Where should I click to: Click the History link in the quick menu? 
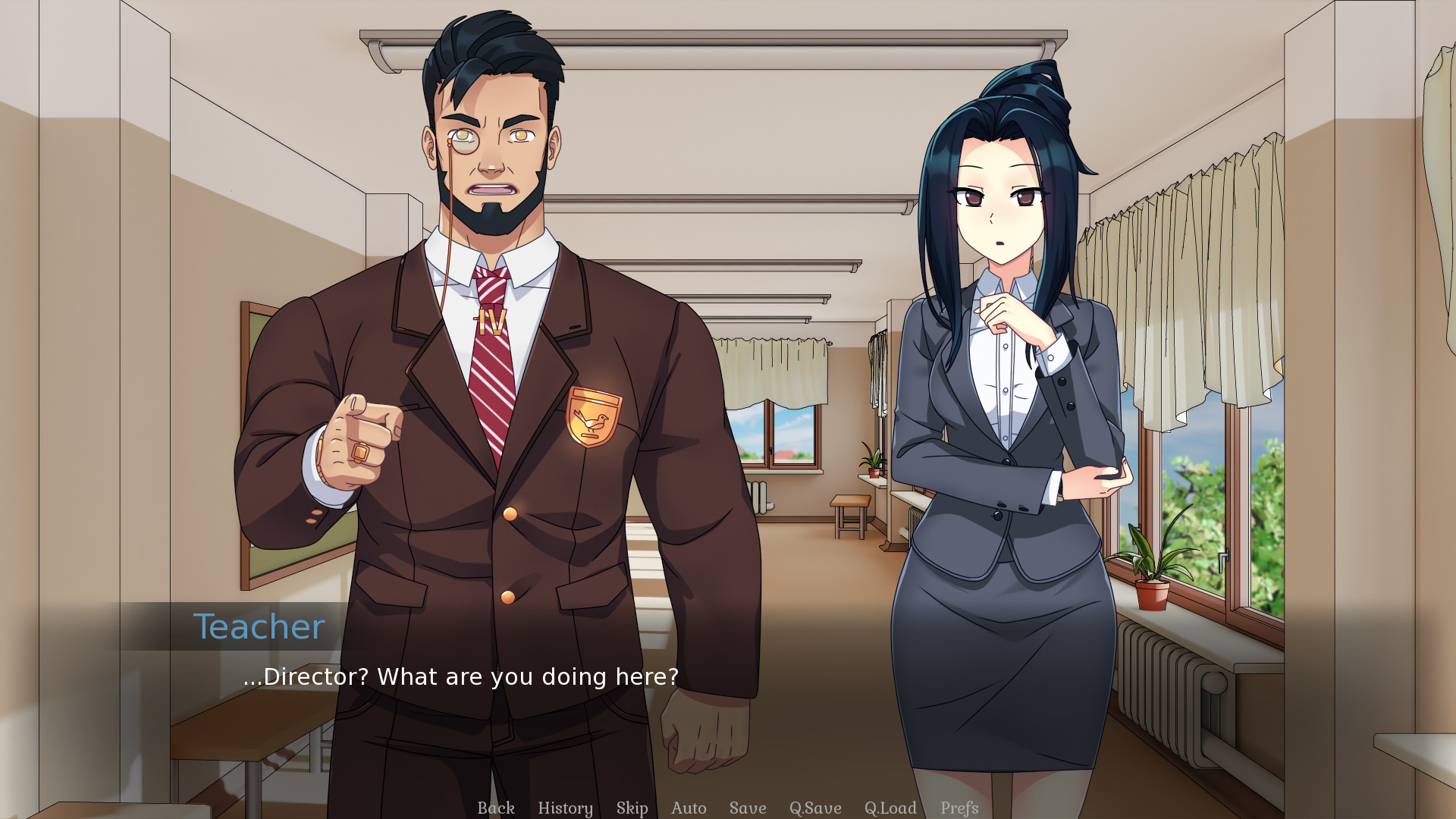click(565, 808)
